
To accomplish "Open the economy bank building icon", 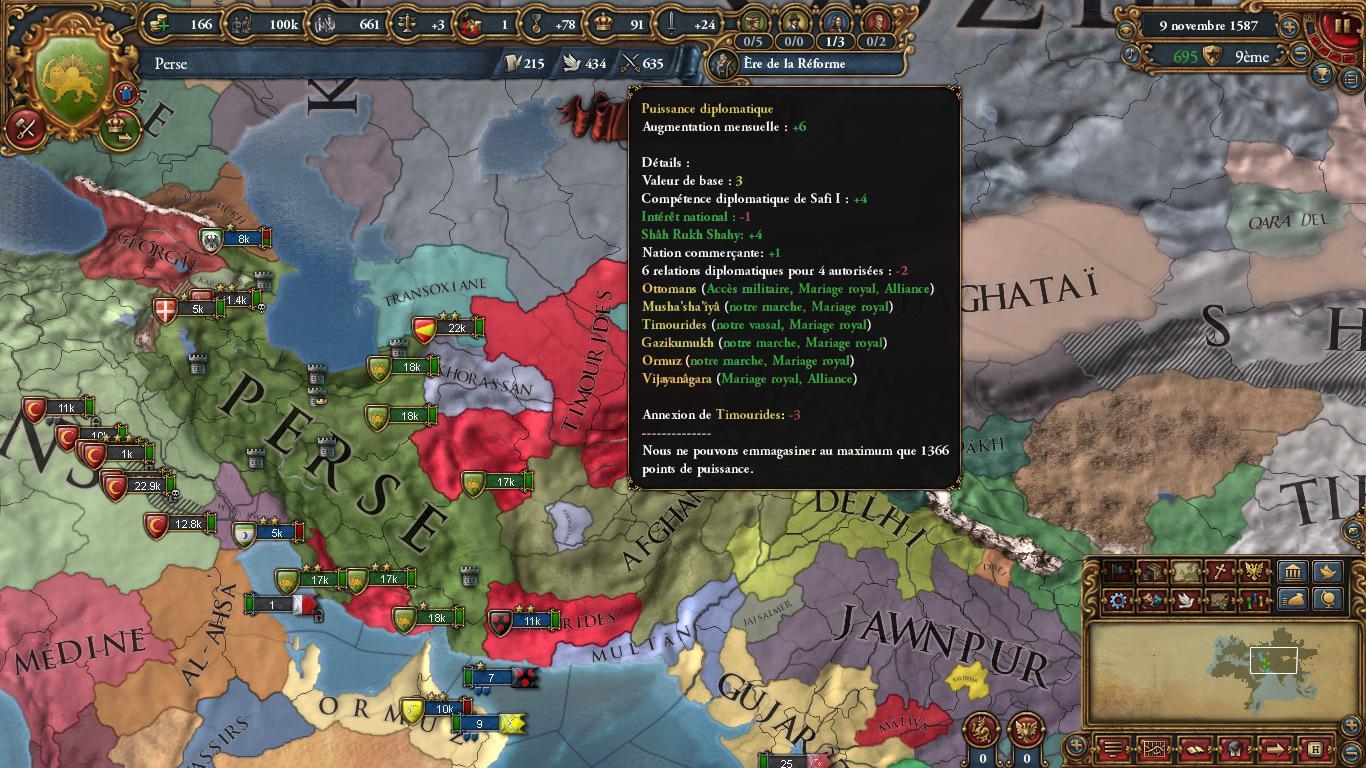I will click(1291, 570).
